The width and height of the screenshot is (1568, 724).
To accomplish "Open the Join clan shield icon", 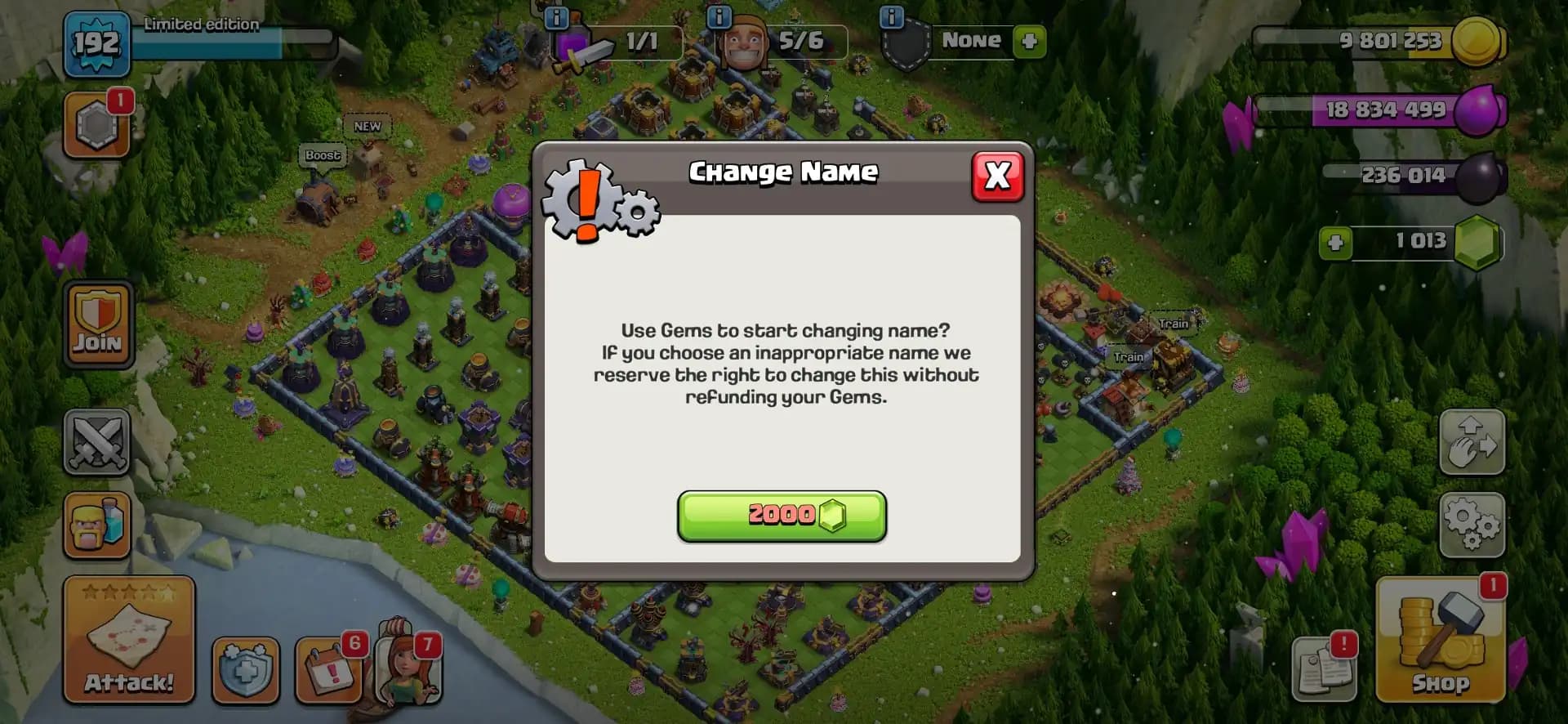I will [96, 324].
